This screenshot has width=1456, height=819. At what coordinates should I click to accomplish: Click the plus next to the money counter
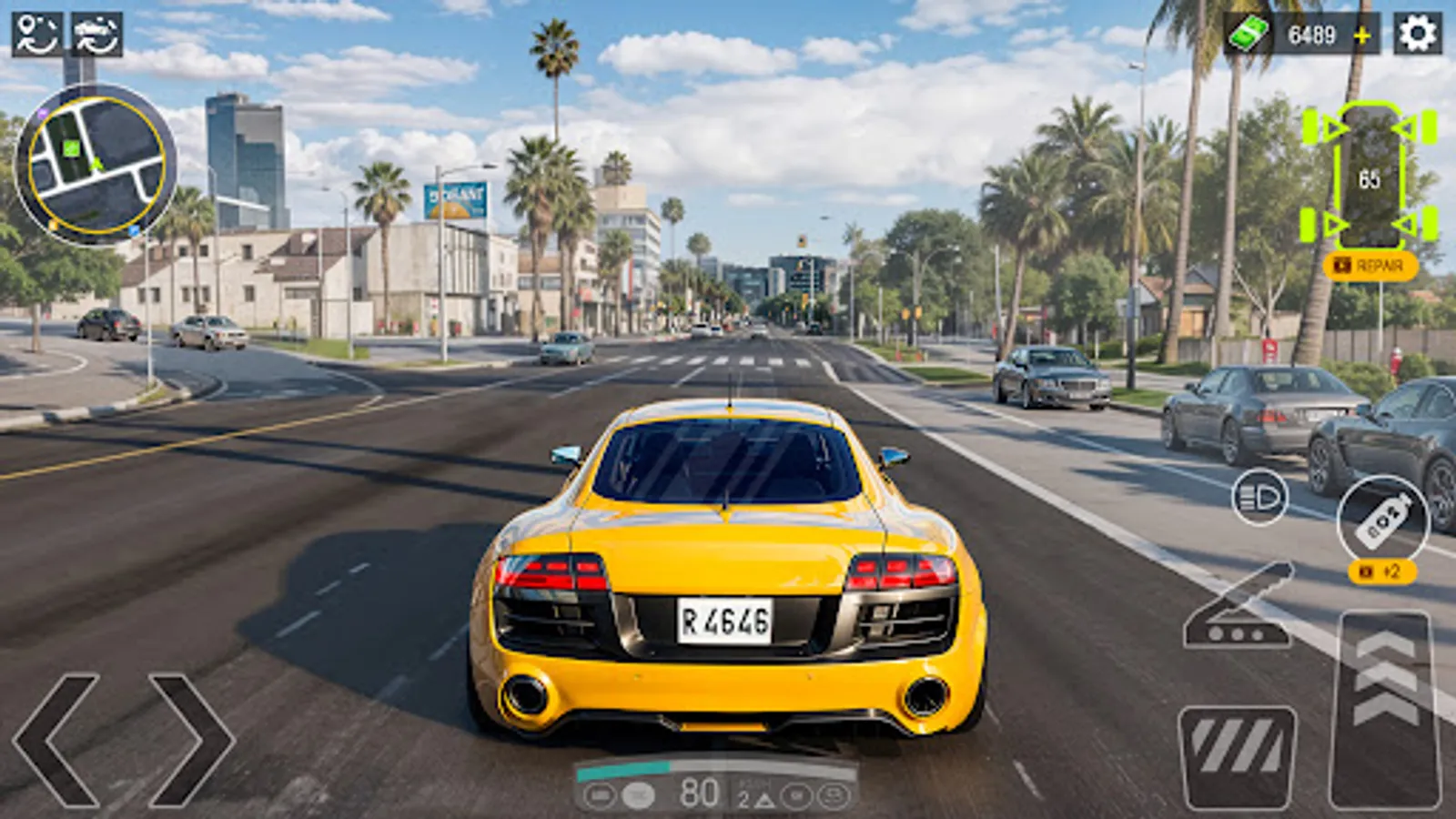click(x=1361, y=36)
